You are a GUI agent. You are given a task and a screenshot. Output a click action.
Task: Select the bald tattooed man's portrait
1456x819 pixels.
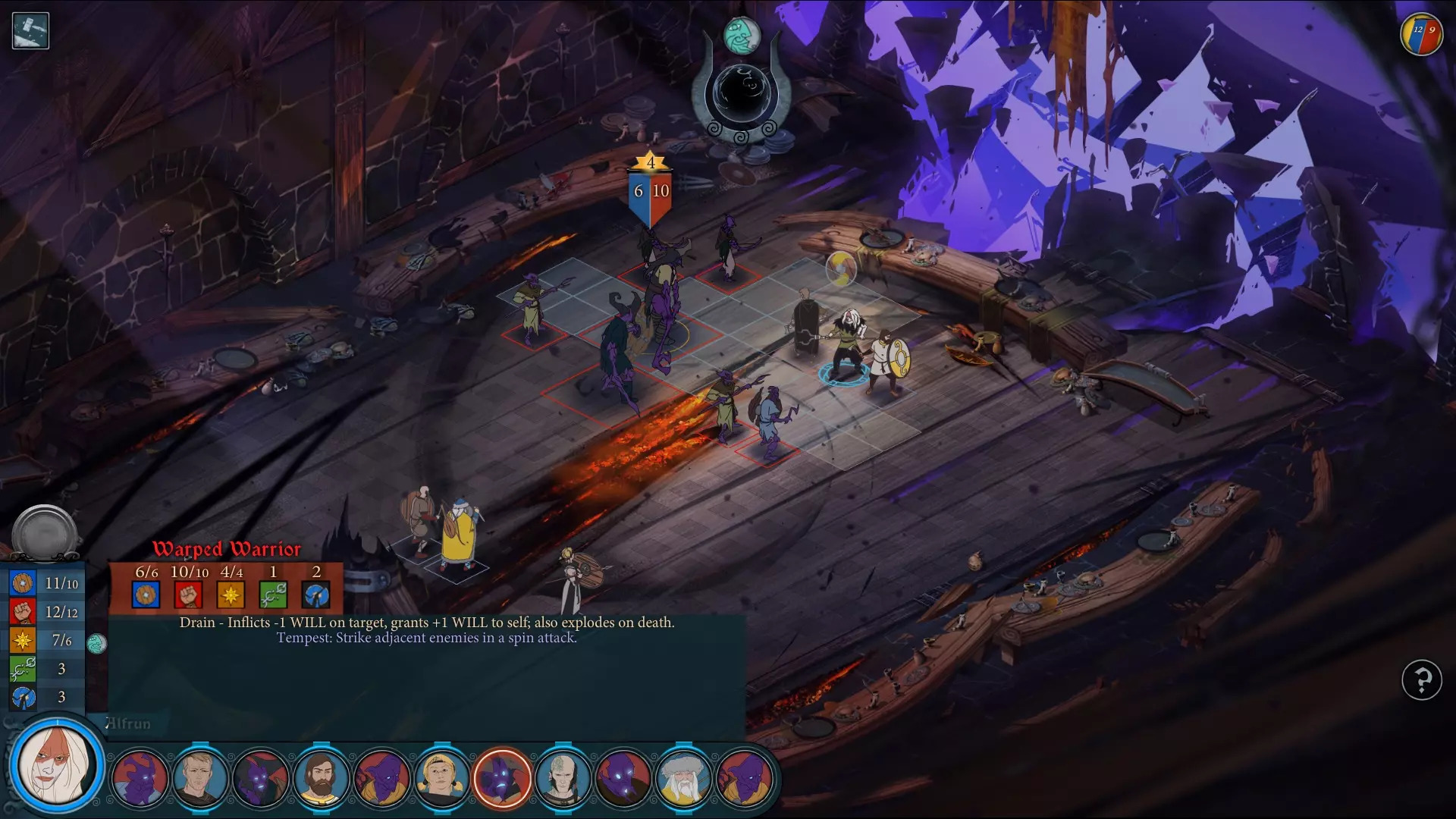(563, 778)
